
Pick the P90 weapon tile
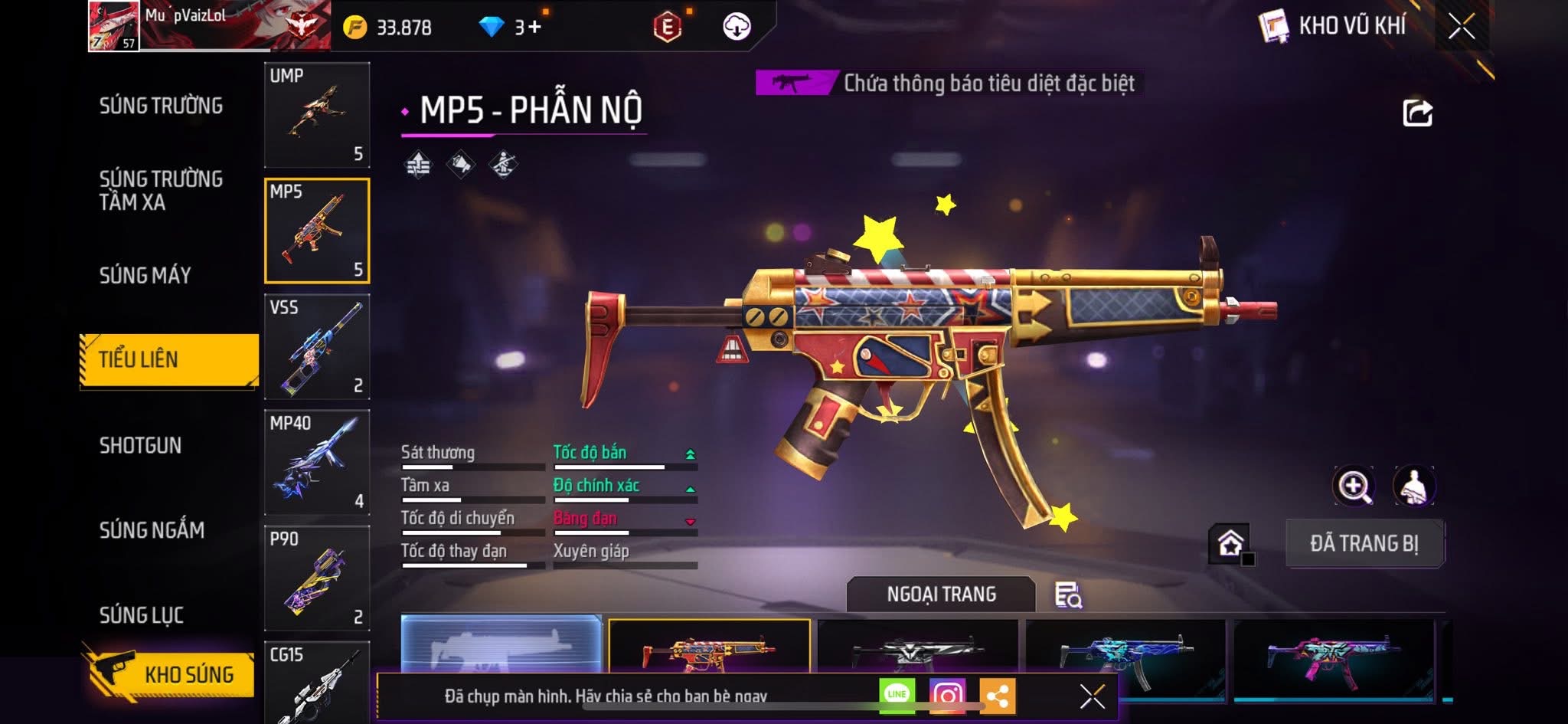[x=317, y=578]
